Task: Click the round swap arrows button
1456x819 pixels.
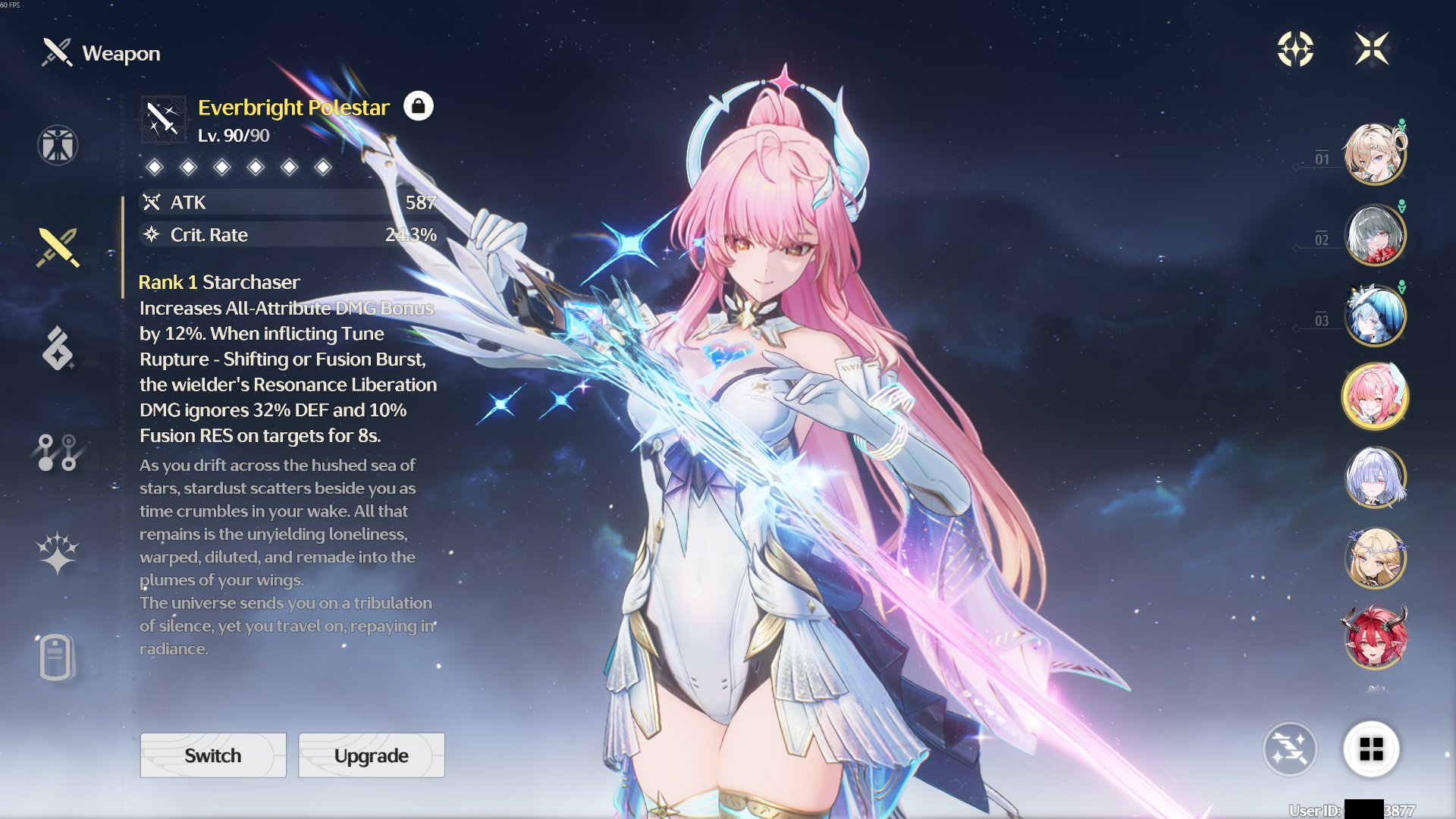Action: pyautogui.click(x=1289, y=749)
